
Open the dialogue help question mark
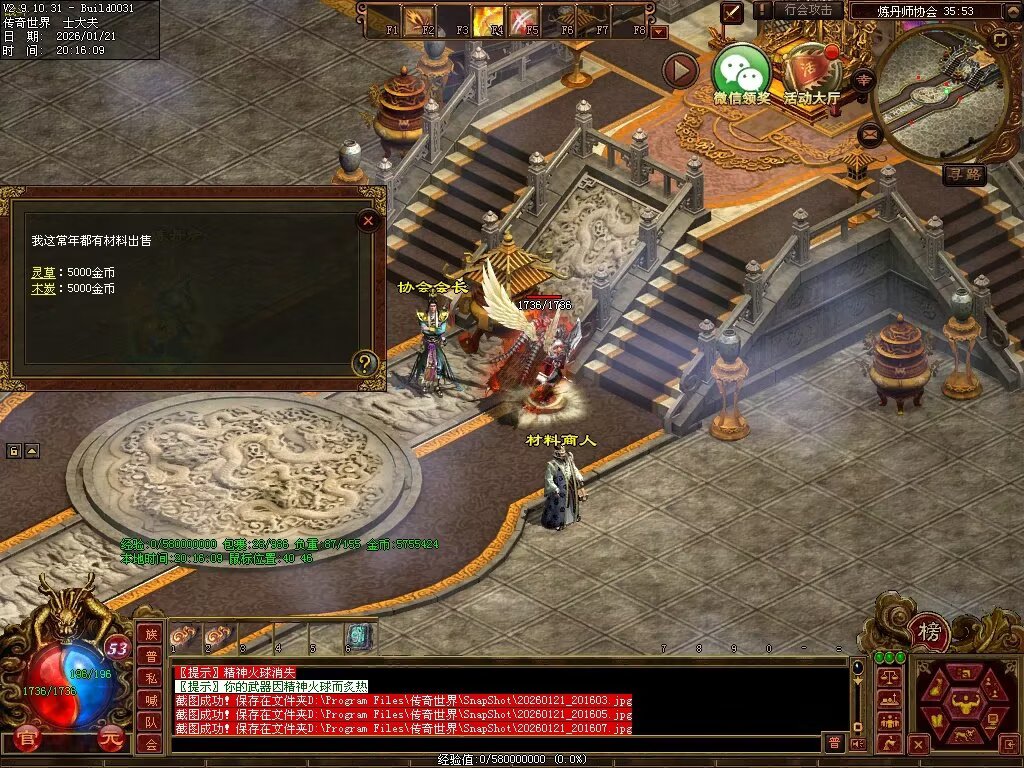(x=367, y=363)
